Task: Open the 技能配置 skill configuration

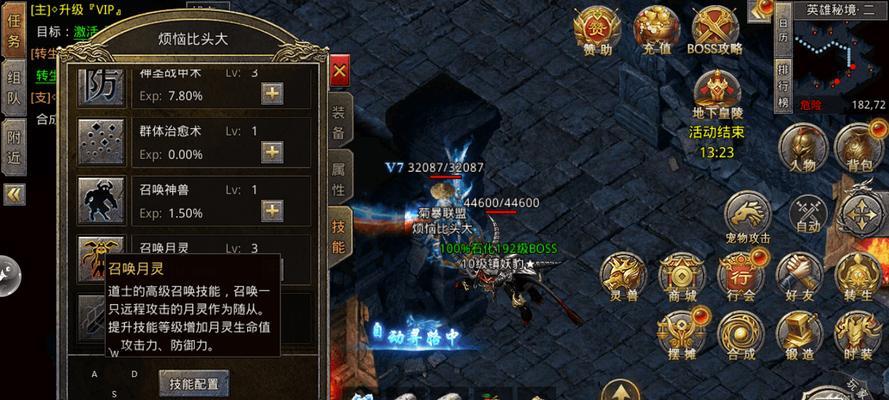Action: coord(193,383)
